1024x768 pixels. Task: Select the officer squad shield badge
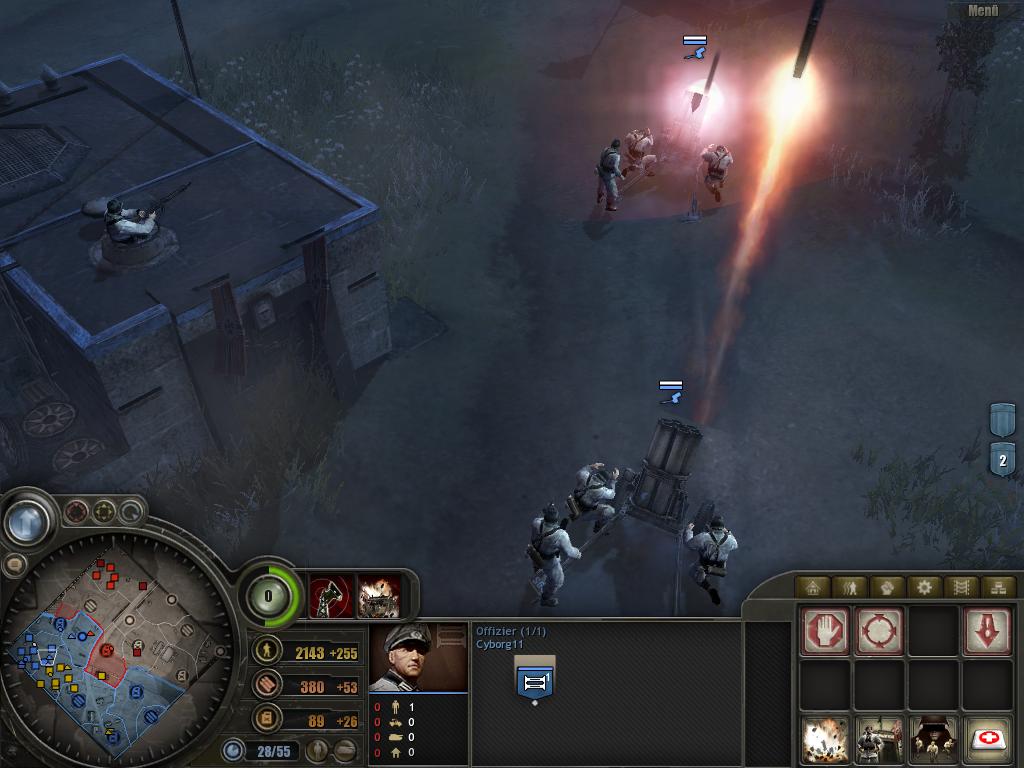(x=534, y=680)
